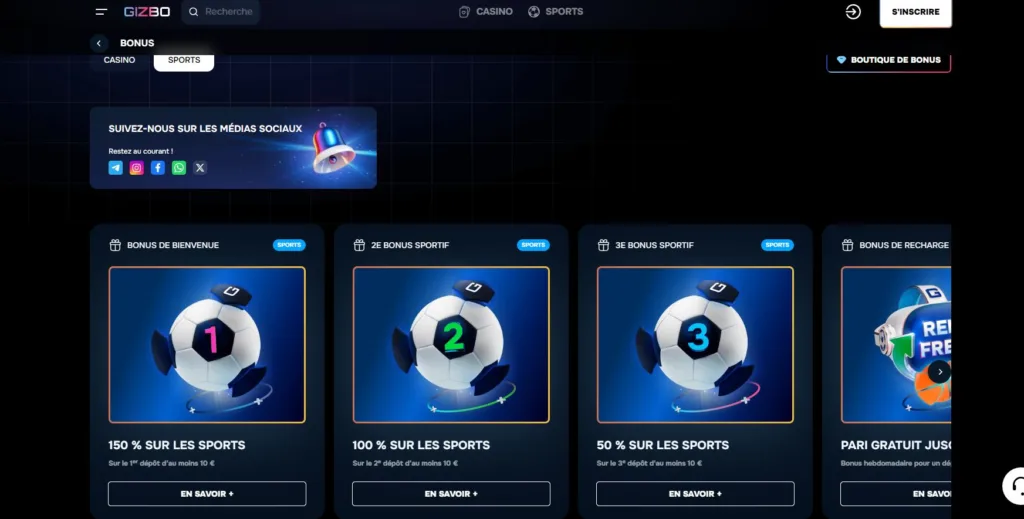Screen dimensions: 1024x519
Task: Open the Boutique de Bonus shop
Action: click(888, 60)
